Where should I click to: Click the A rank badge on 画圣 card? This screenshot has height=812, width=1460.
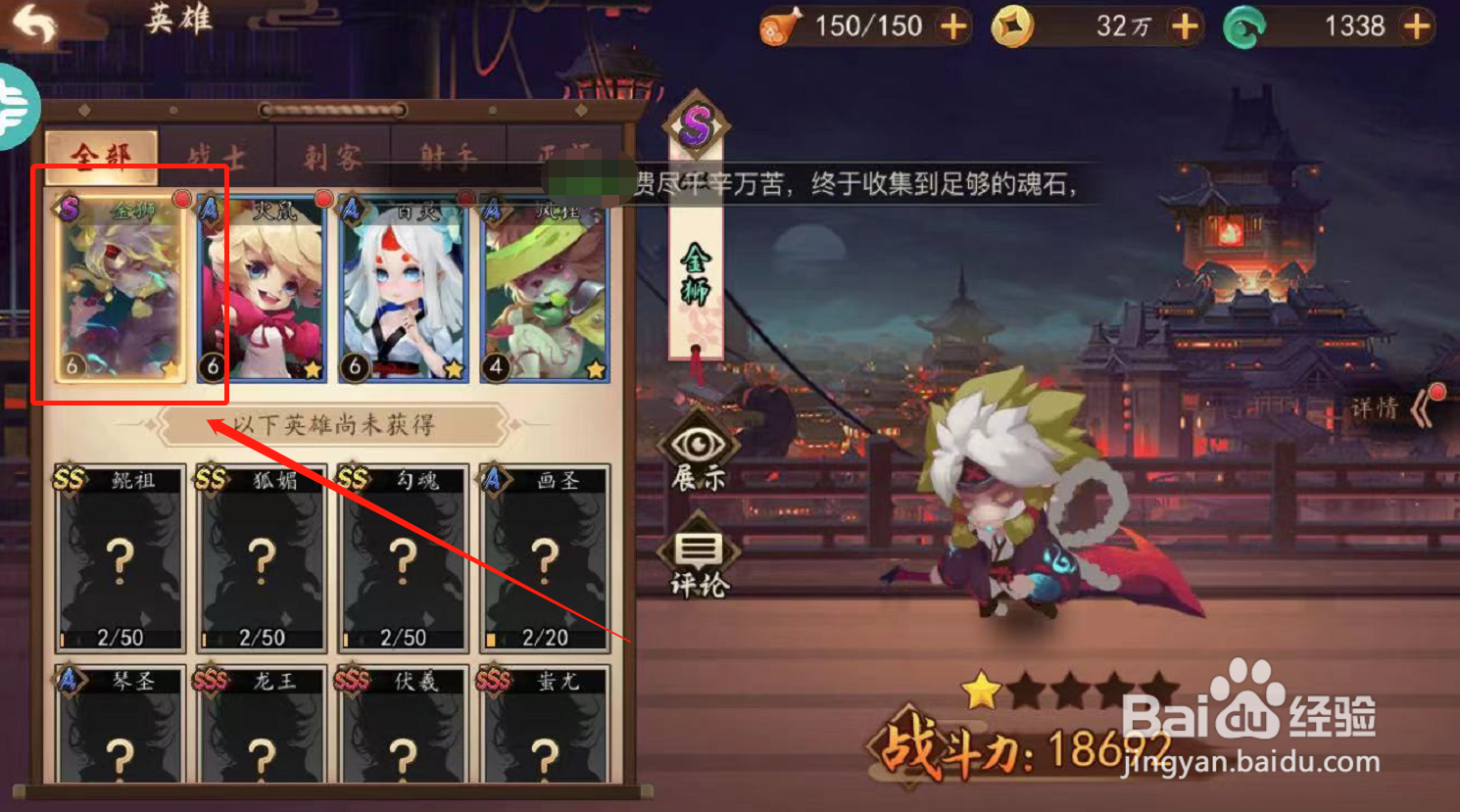tap(494, 476)
